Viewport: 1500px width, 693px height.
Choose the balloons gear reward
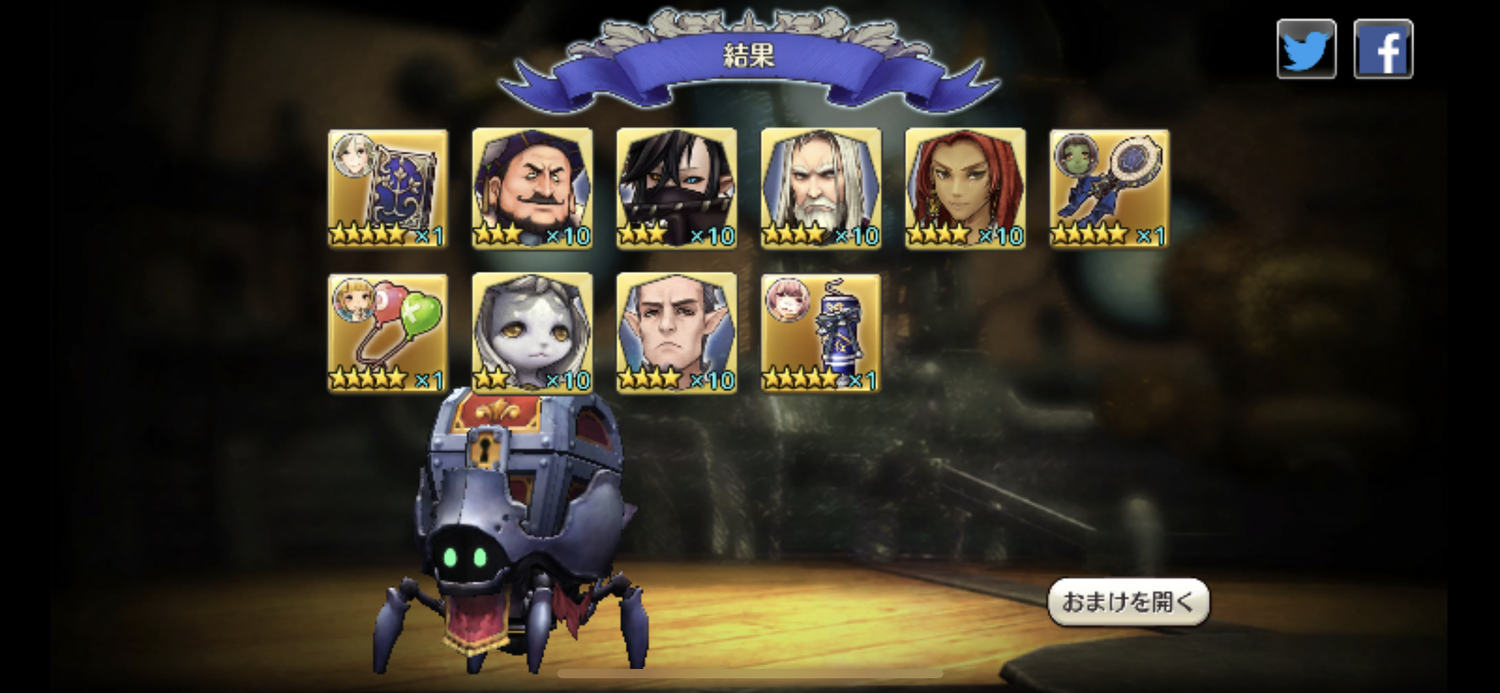click(388, 333)
